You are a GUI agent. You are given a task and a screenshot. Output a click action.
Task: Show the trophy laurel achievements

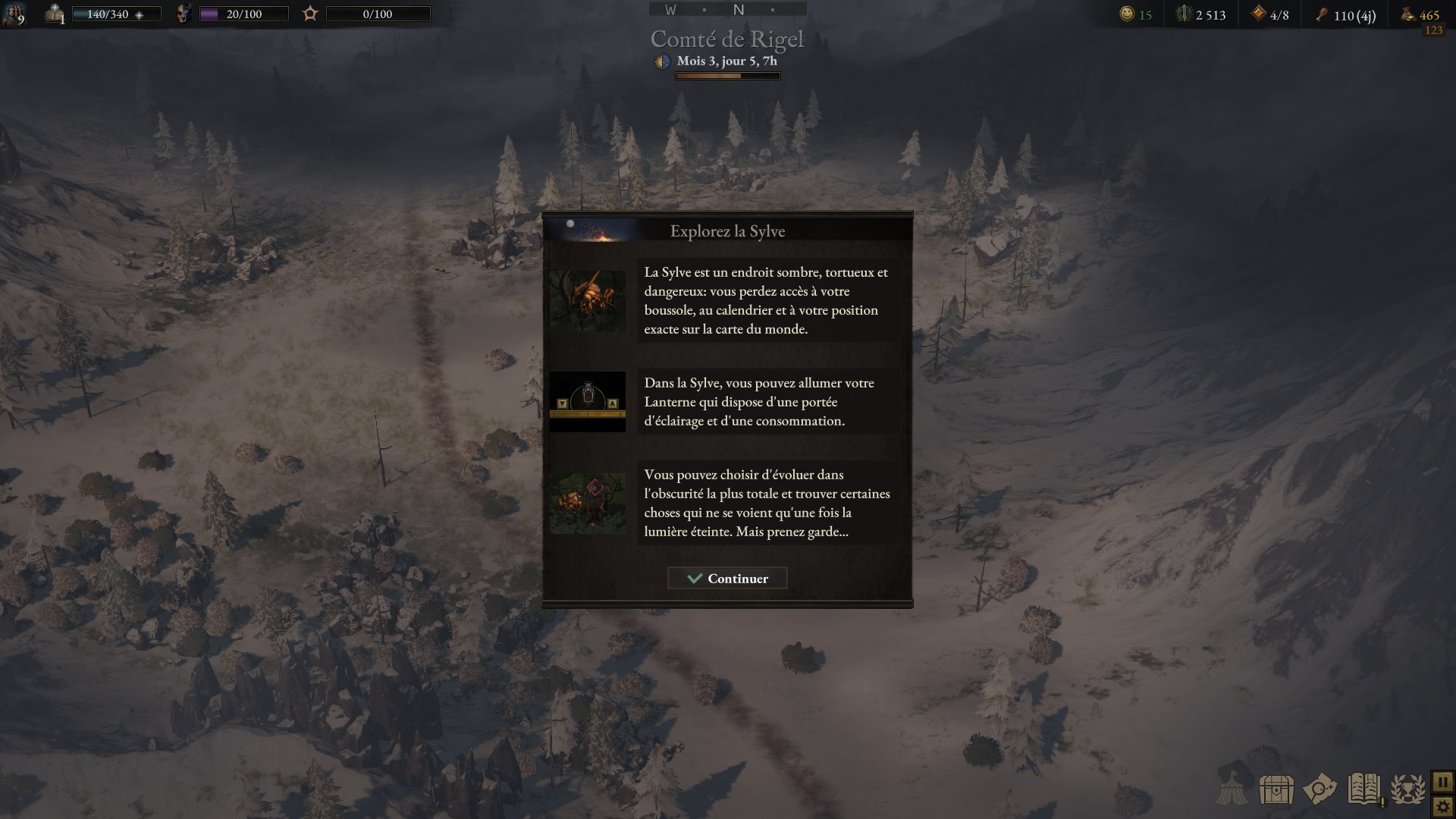(1407, 789)
